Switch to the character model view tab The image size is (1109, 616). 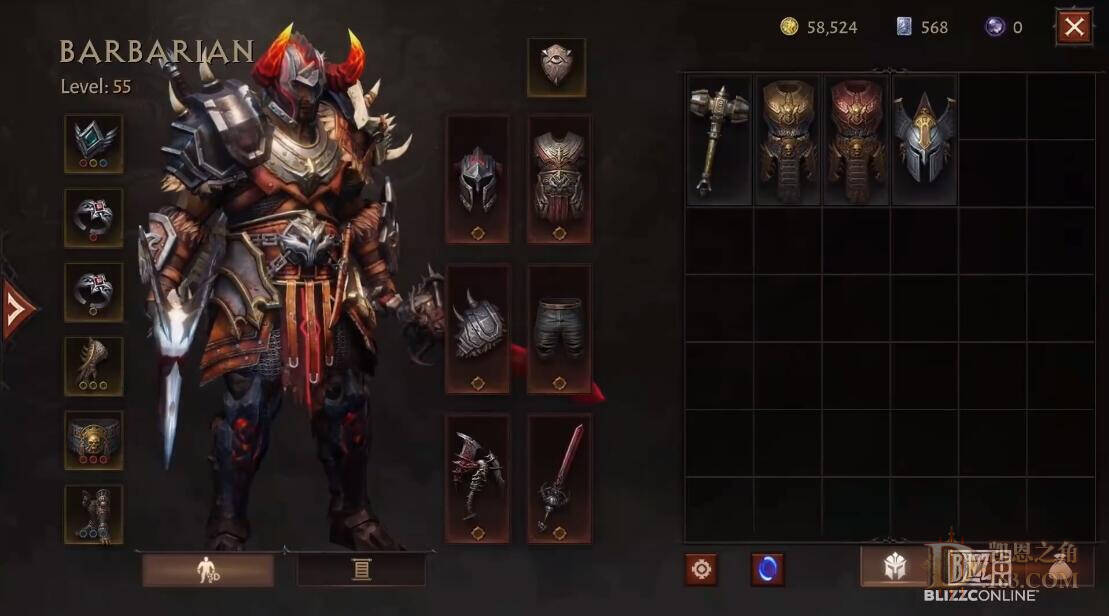click(207, 570)
